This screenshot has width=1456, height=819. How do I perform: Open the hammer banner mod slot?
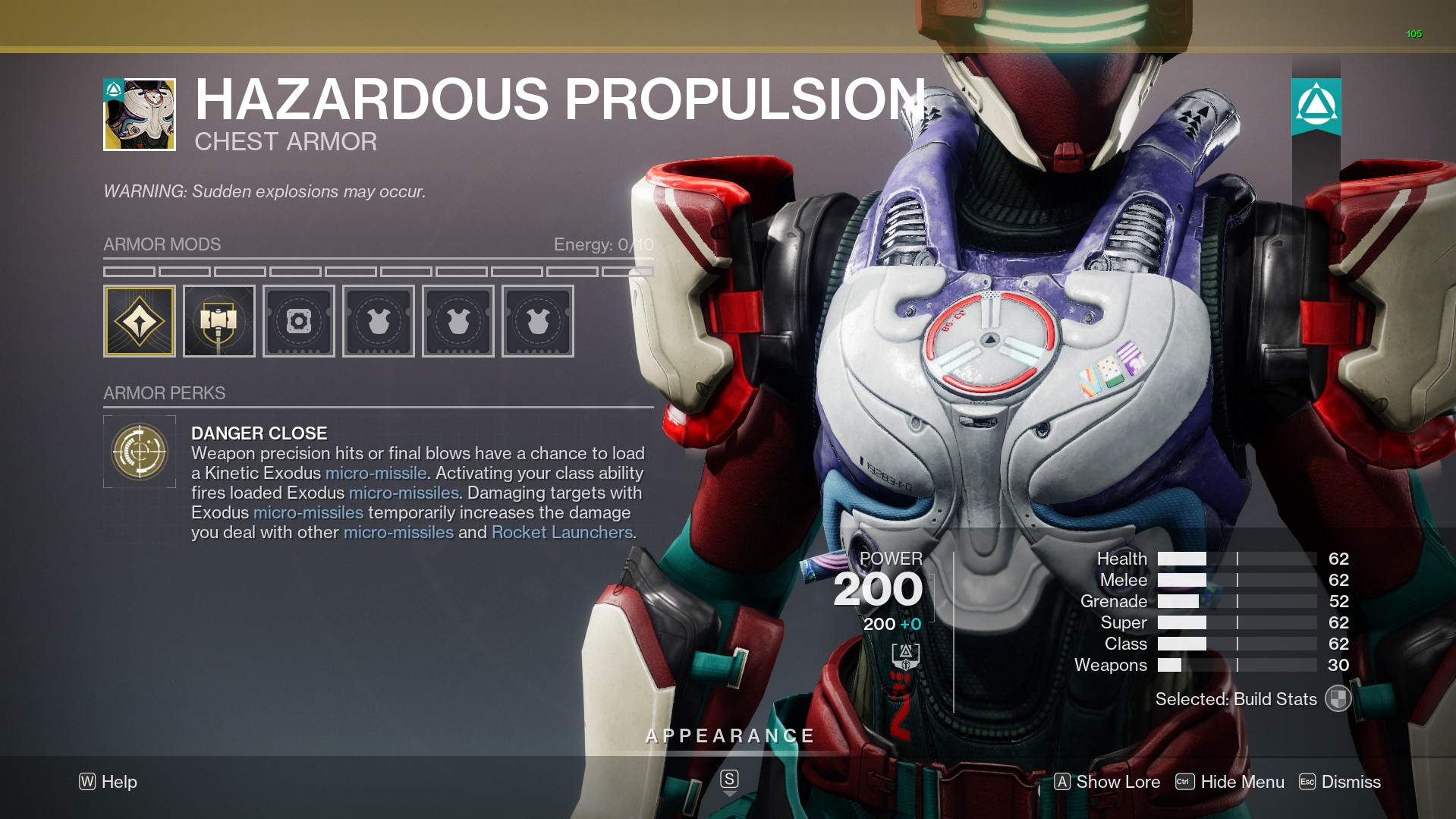click(219, 321)
